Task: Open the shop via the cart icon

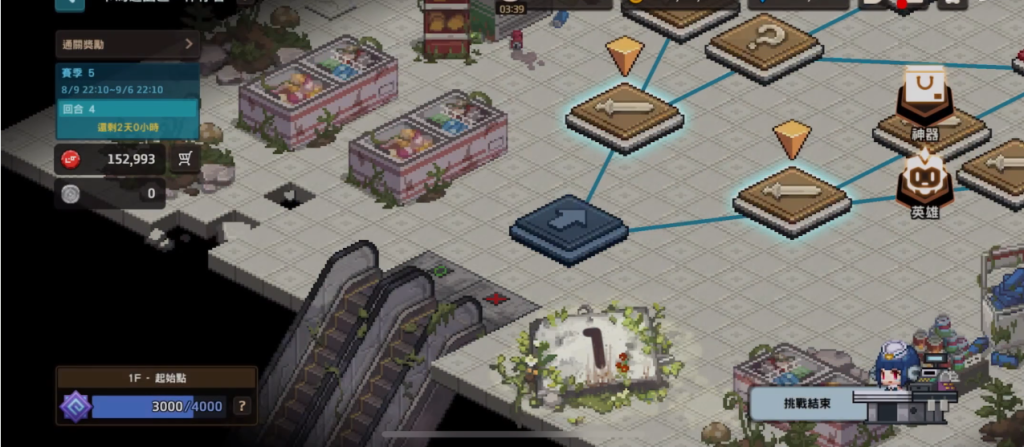Action: (x=185, y=159)
